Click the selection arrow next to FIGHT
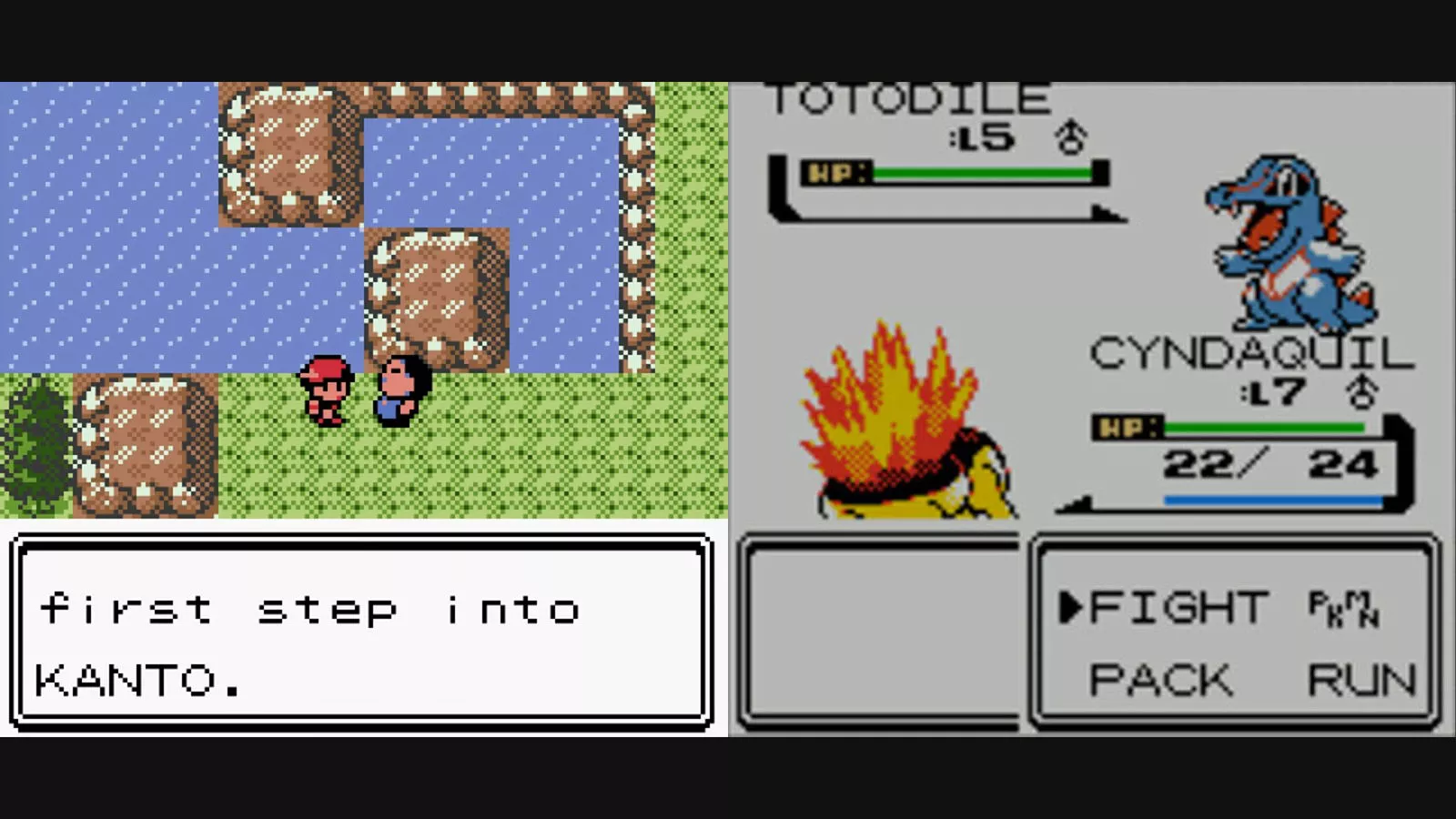This screenshot has width=1456, height=819. pos(1071,605)
